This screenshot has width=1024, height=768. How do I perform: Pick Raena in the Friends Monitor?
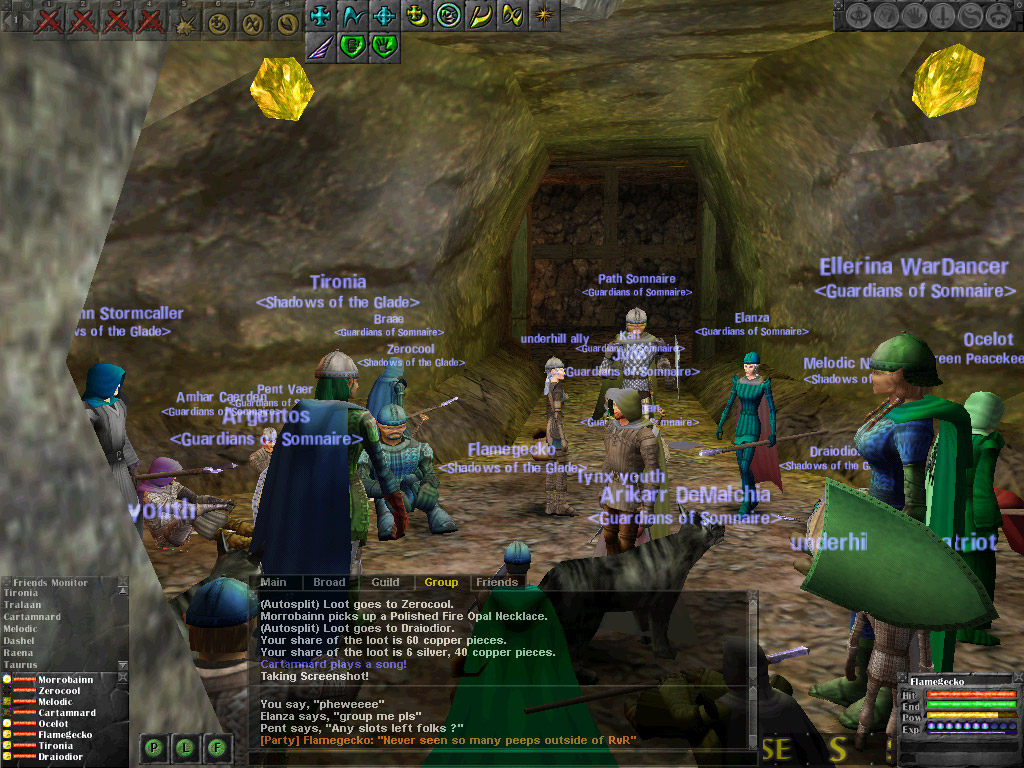[19, 653]
